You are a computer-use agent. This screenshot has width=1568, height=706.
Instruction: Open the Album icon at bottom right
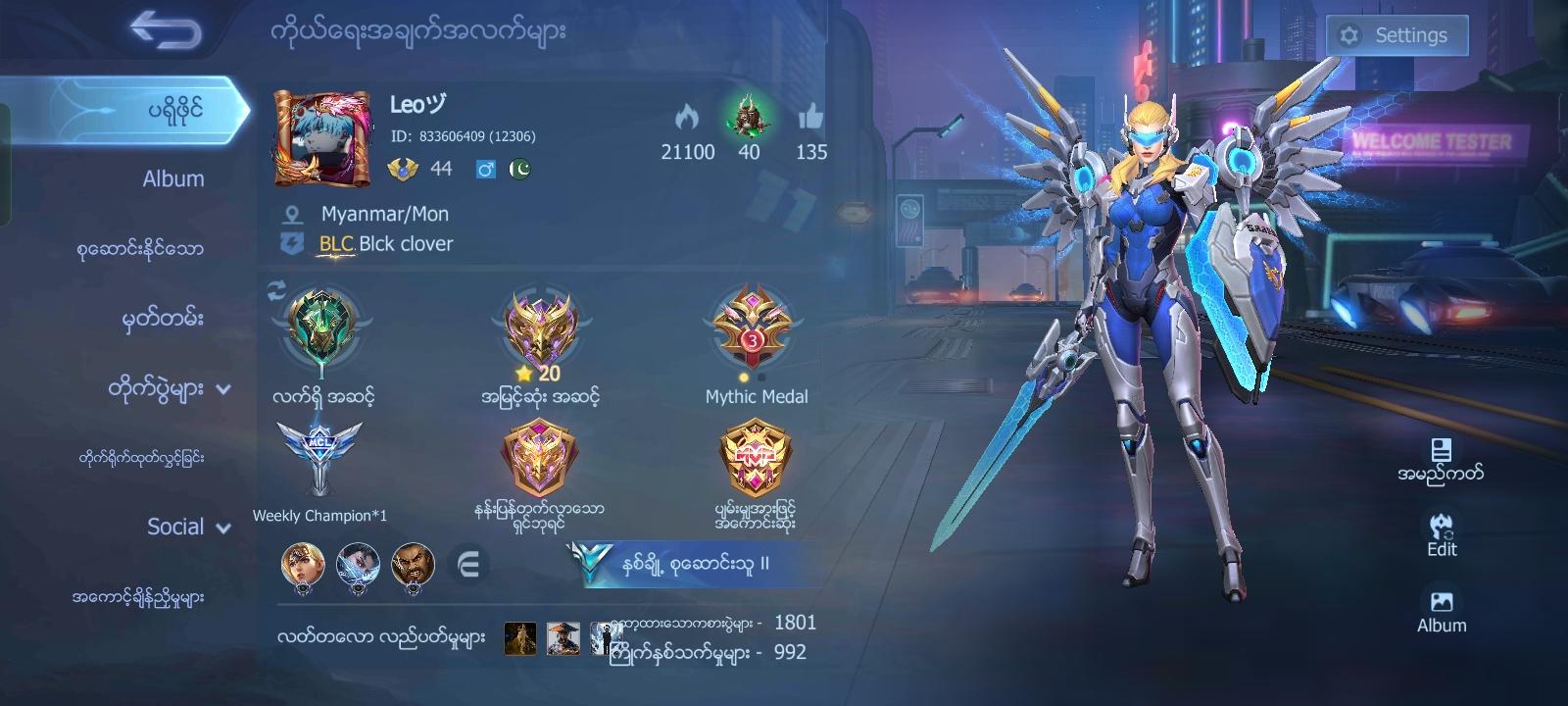(1440, 601)
